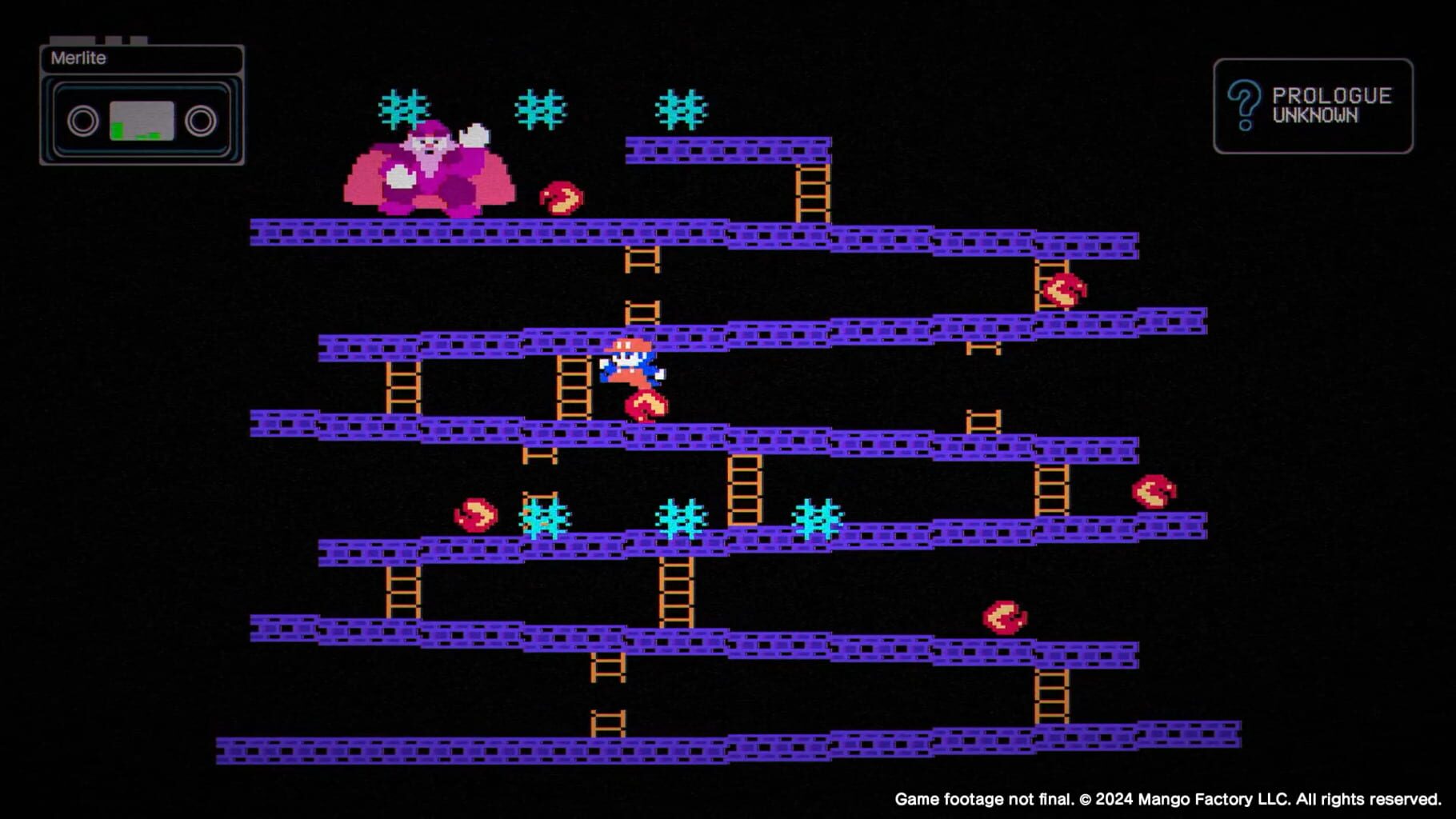Expand the Merlite name field
Screen dimensions: 1456x819
(141, 58)
